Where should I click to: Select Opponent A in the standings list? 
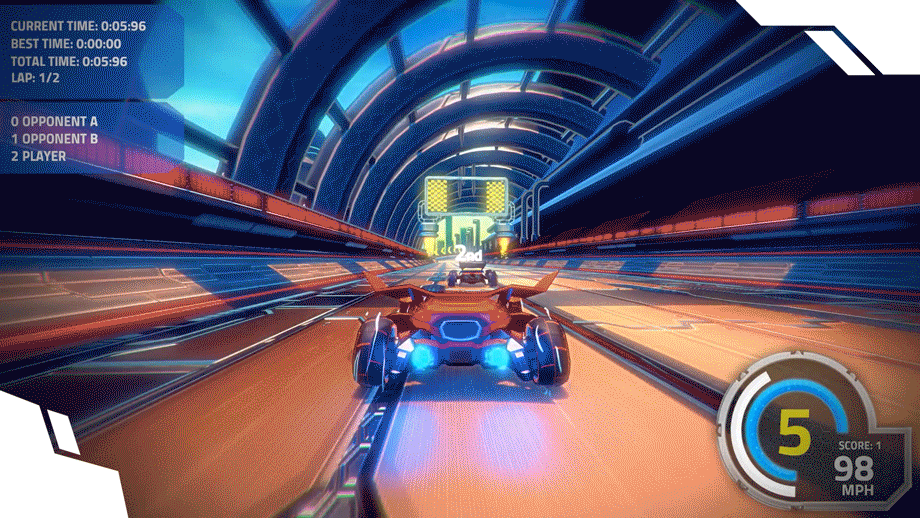pyautogui.click(x=55, y=121)
